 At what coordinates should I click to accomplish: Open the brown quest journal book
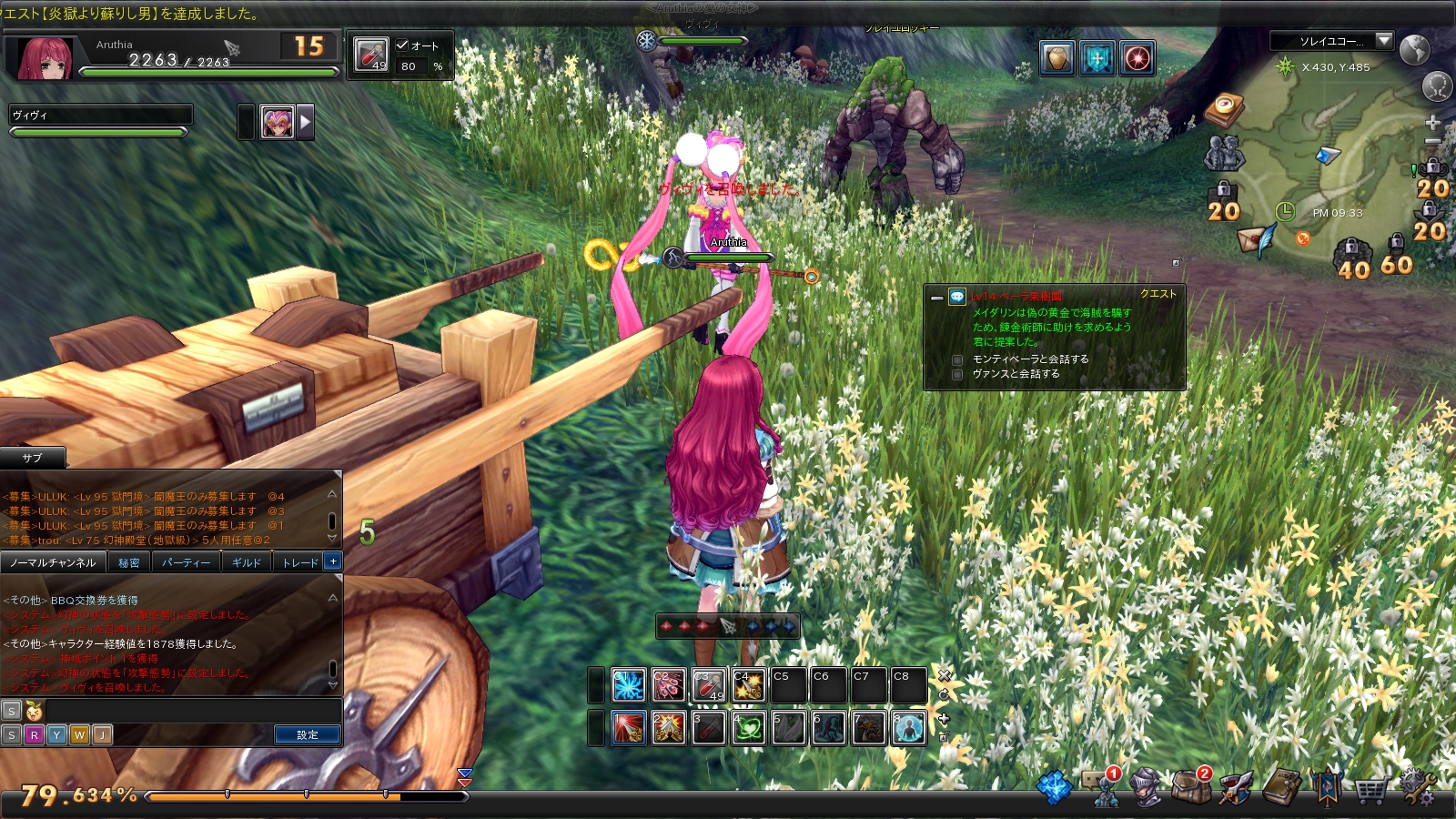[1281, 786]
